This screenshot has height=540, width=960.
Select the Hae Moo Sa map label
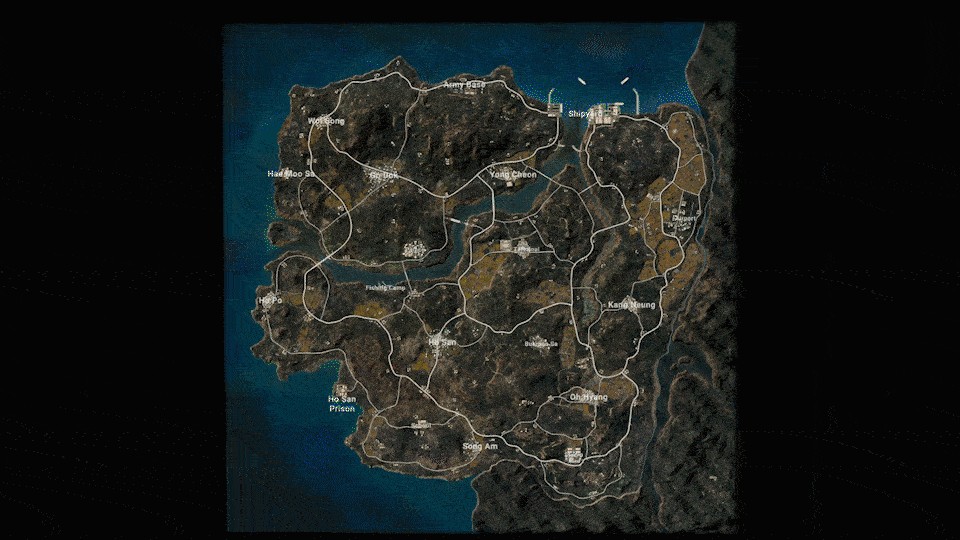click(291, 173)
